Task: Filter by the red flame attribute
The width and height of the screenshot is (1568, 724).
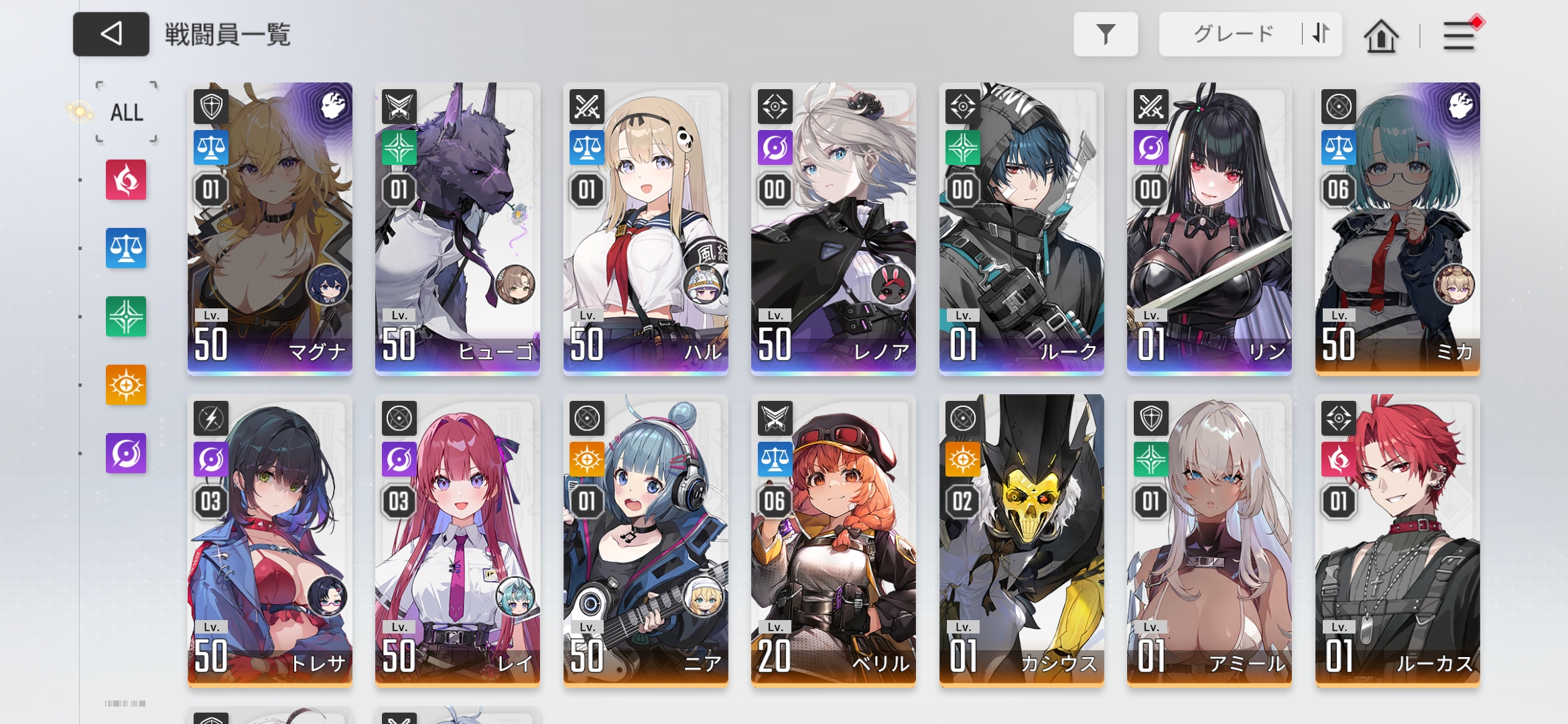Action: click(126, 180)
